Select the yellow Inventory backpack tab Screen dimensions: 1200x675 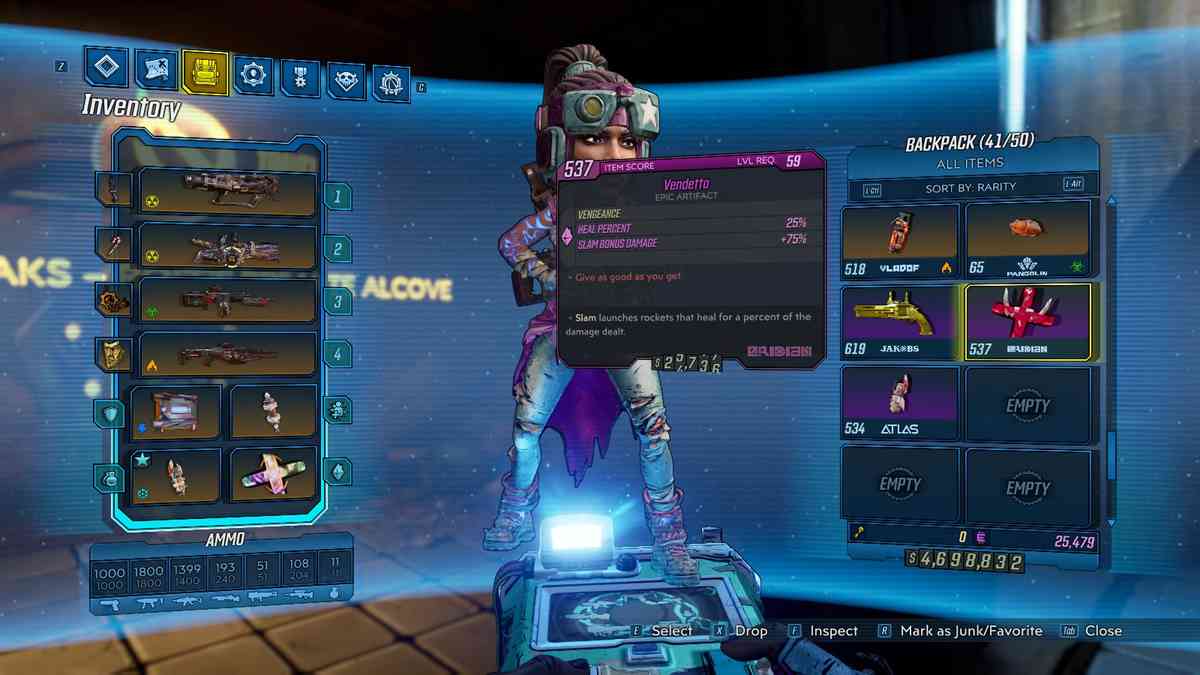[x=204, y=71]
